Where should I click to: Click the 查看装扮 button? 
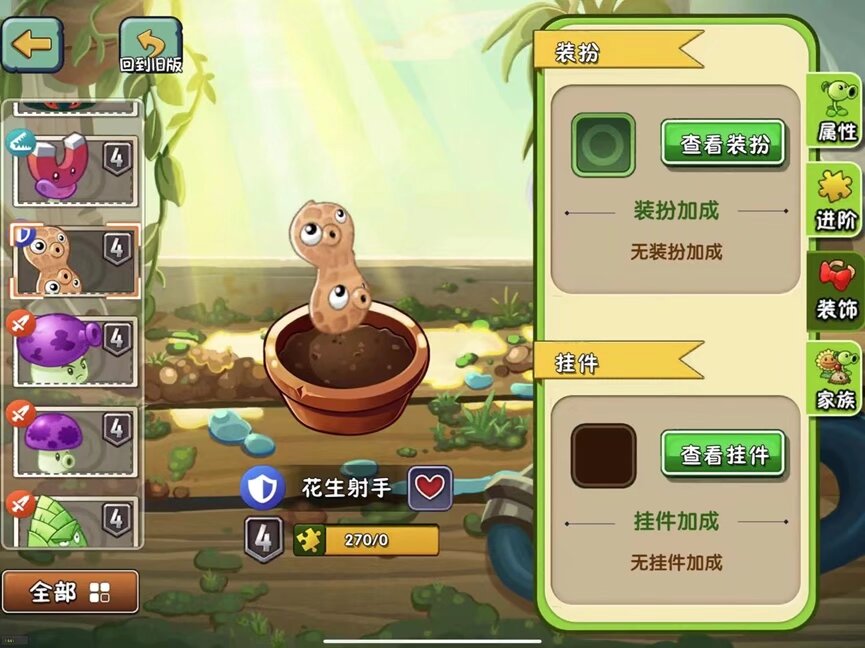pyautogui.click(x=724, y=144)
